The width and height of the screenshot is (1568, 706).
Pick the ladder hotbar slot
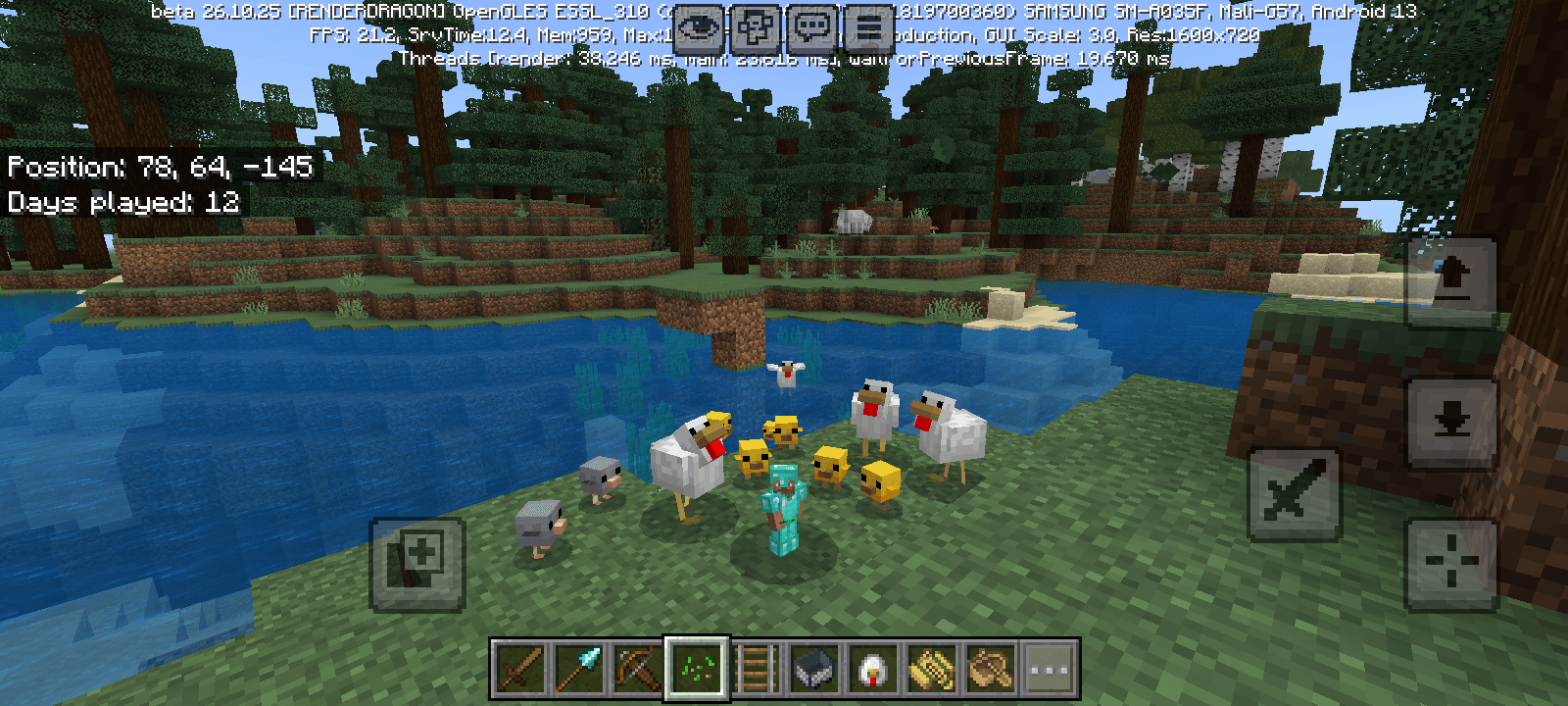pos(756,671)
